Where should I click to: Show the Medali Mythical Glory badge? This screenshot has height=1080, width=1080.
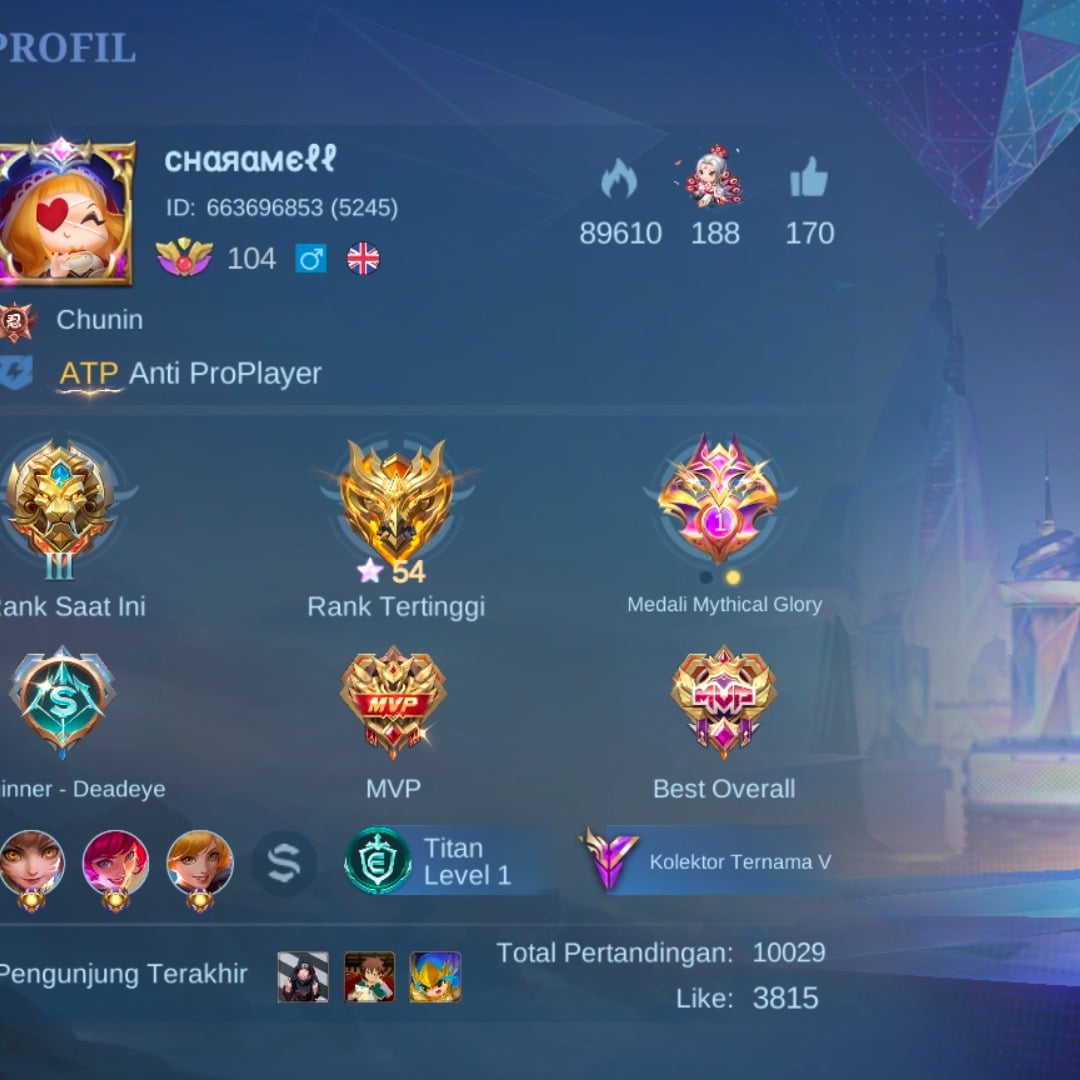click(x=717, y=498)
